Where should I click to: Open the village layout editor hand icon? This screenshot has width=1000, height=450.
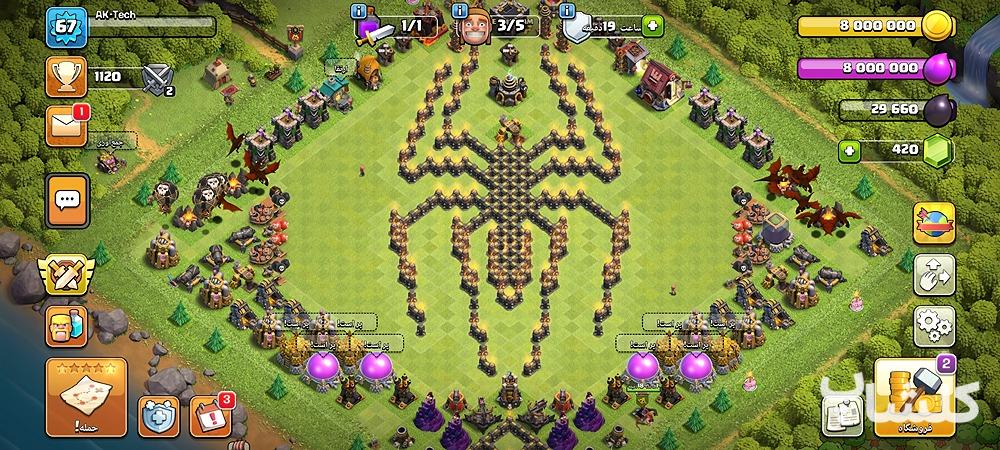tap(933, 274)
